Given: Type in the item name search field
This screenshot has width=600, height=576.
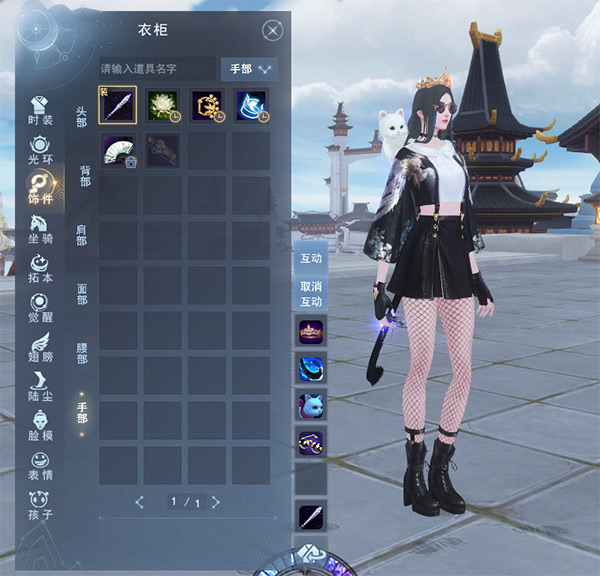Looking at the screenshot, I should click(x=157, y=69).
